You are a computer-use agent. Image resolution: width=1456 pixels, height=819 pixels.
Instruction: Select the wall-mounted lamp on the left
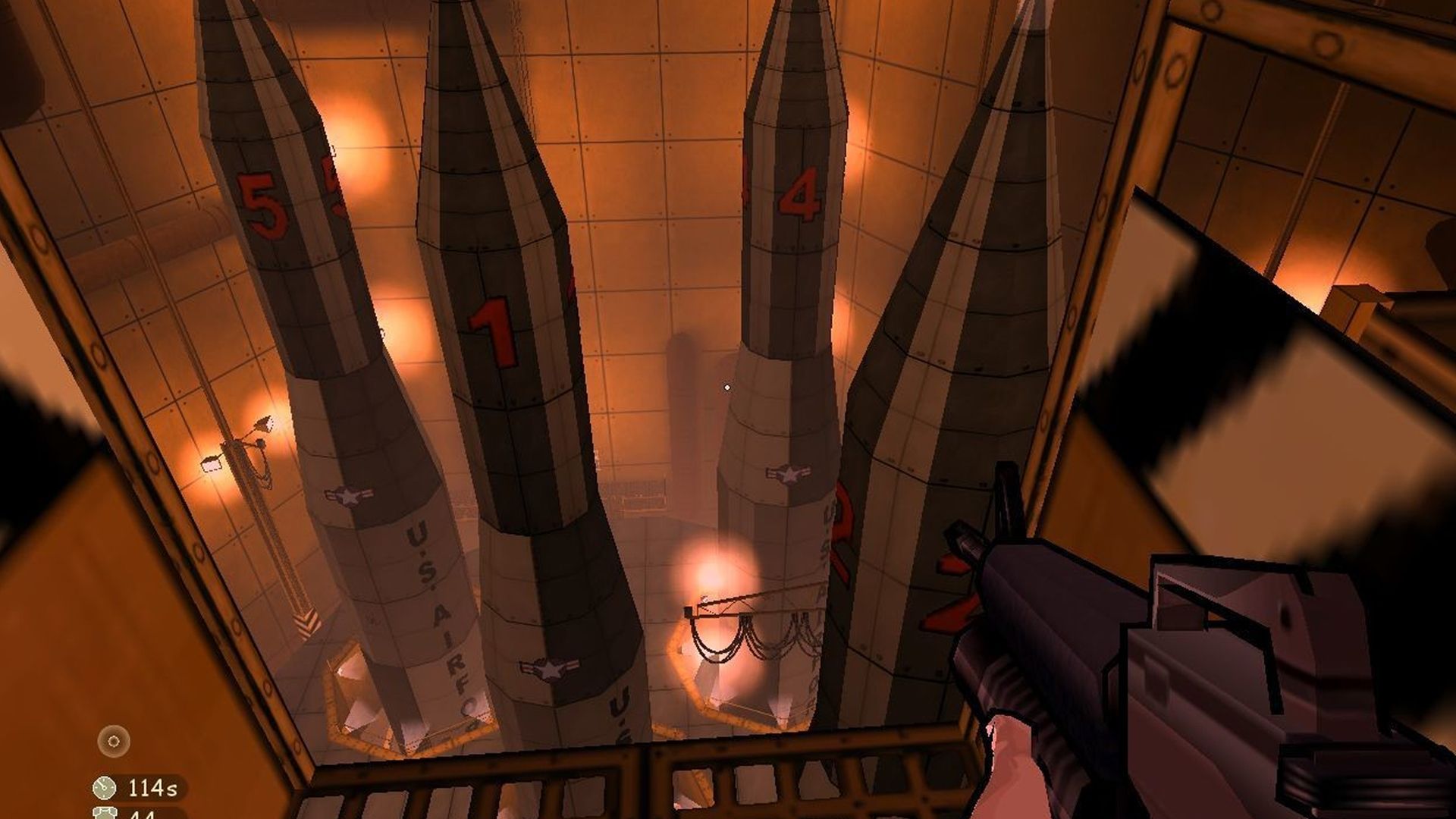(x=211, y=466)
